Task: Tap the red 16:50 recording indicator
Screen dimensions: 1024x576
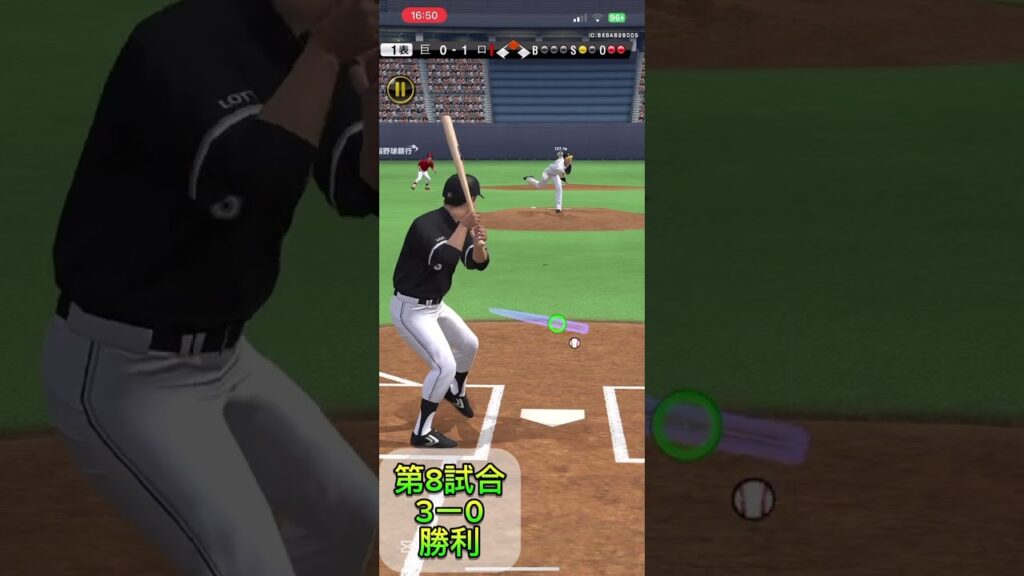Action: tap(424, 16)
